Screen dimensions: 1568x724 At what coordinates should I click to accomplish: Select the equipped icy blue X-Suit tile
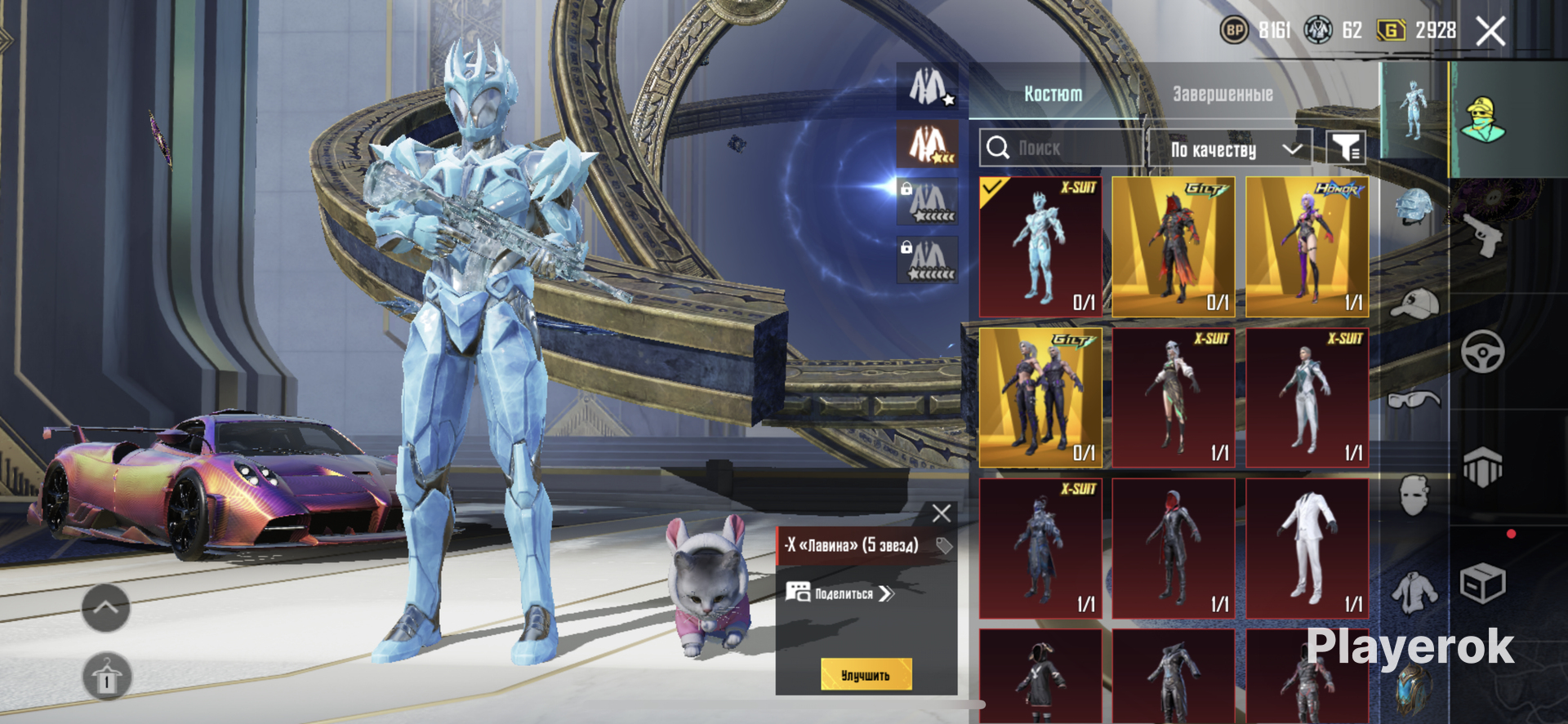tap(1040, 247)
